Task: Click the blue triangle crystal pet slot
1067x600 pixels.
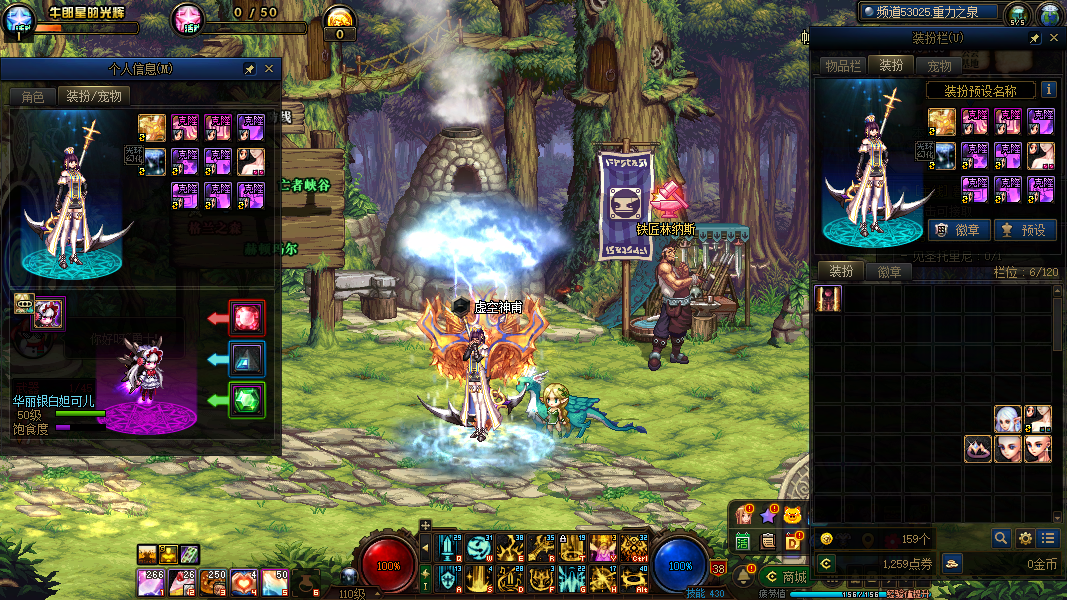Action: [x=247, y=359]
